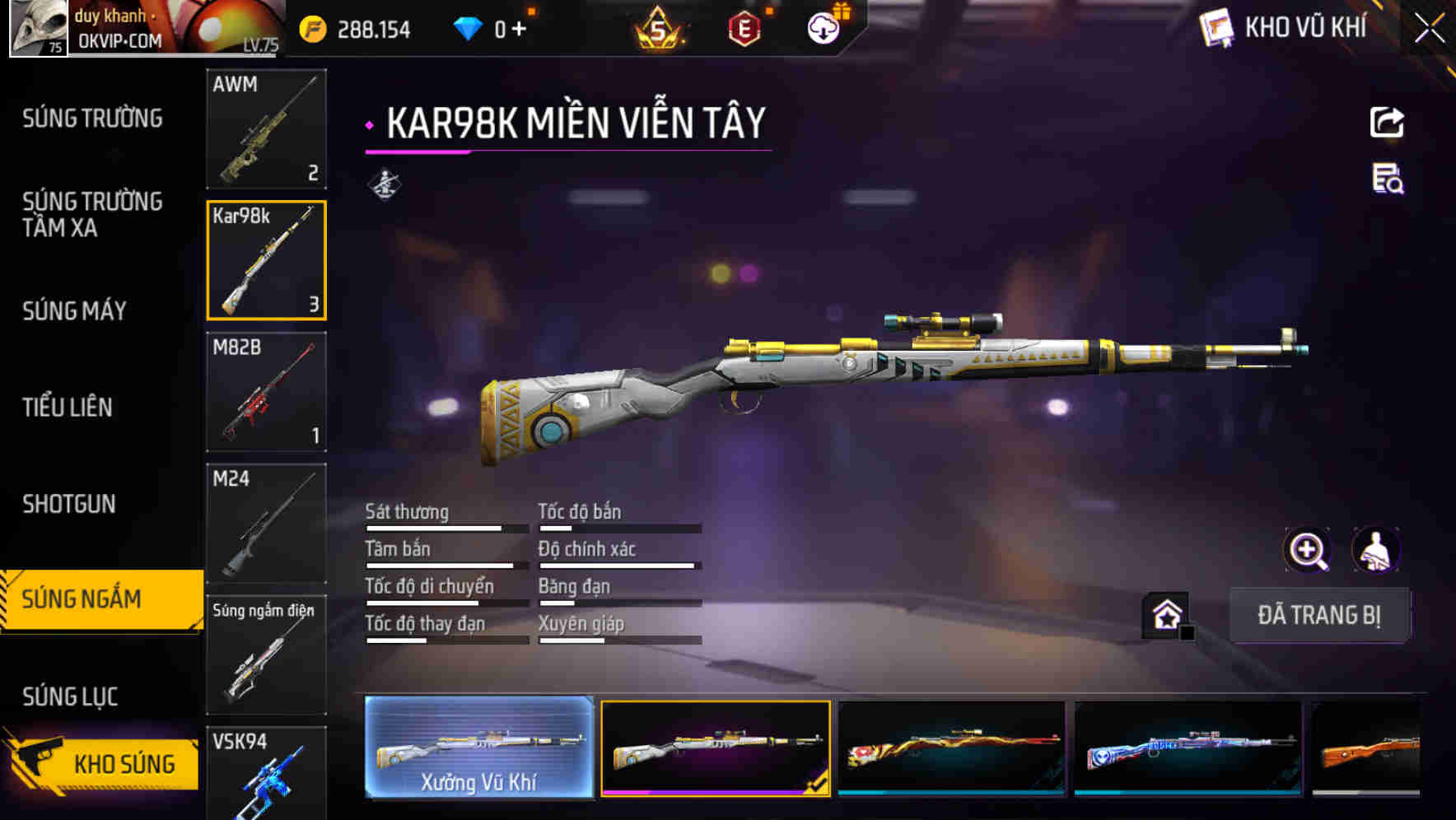The width and height of the screenshot is (1456, 820).
Task: Select the TIỂU LIÊN category
Action: 69,407
